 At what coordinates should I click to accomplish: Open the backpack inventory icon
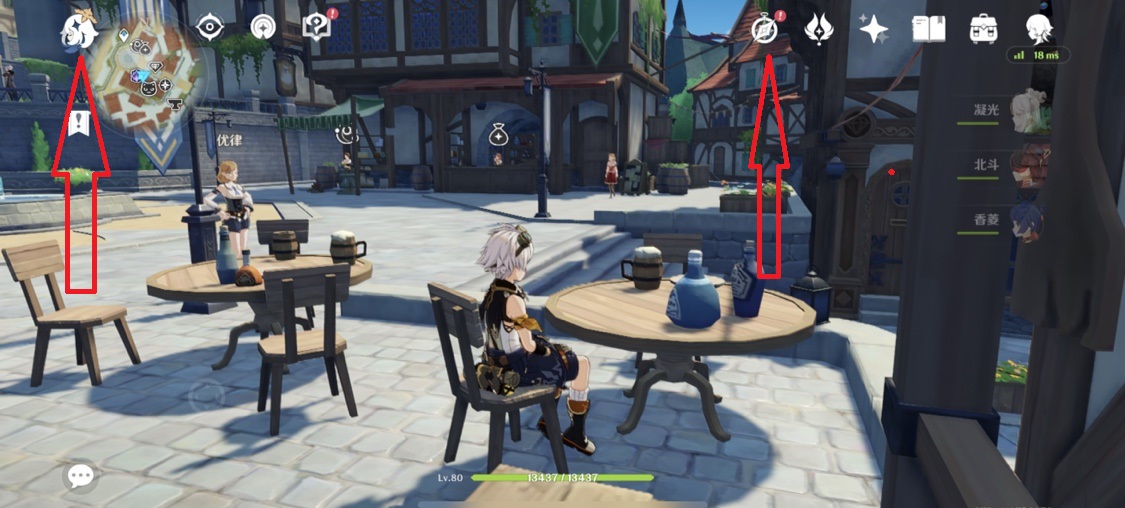(983, 29)
